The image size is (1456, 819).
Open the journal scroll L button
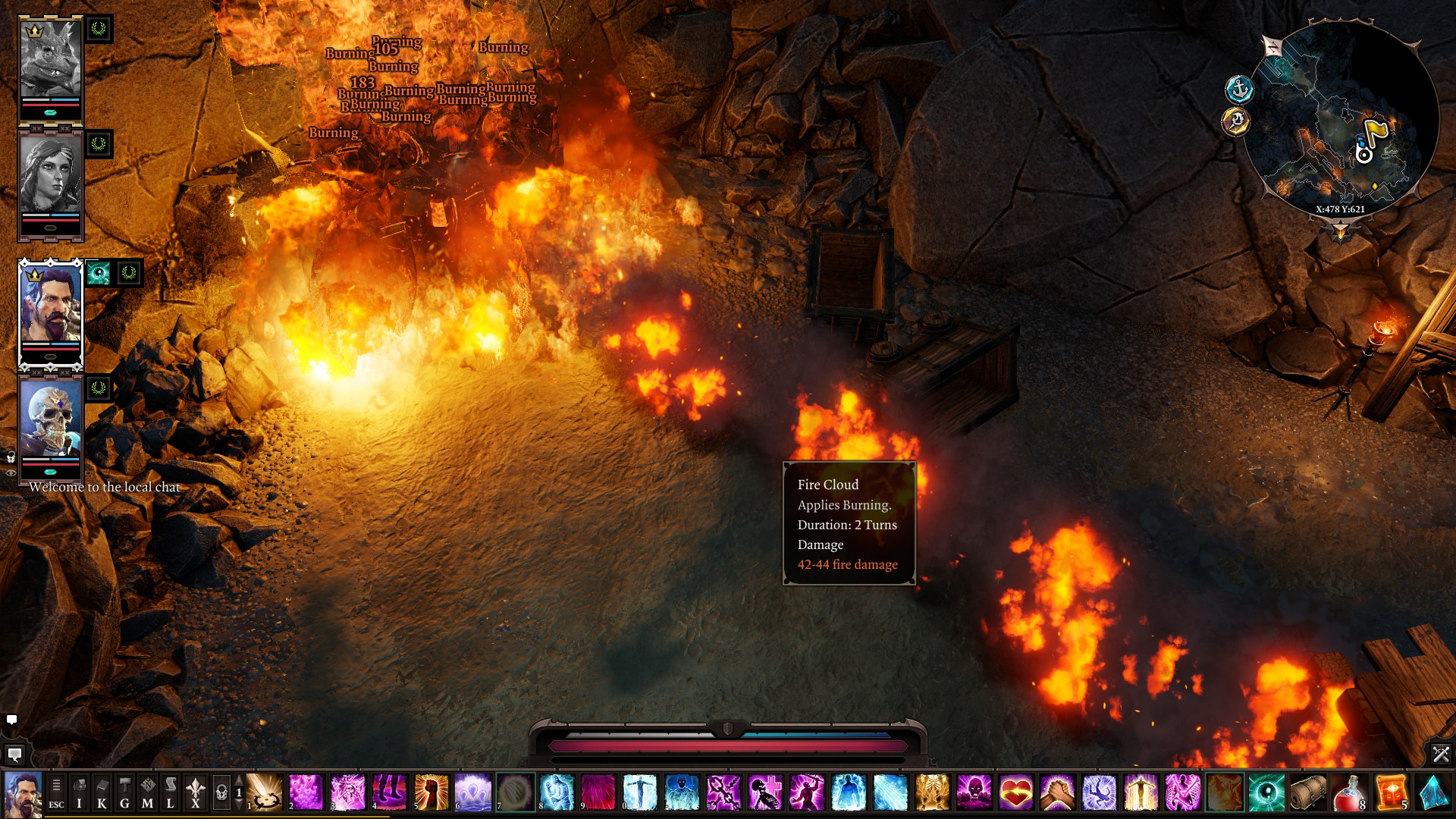[x=170, y=793]
